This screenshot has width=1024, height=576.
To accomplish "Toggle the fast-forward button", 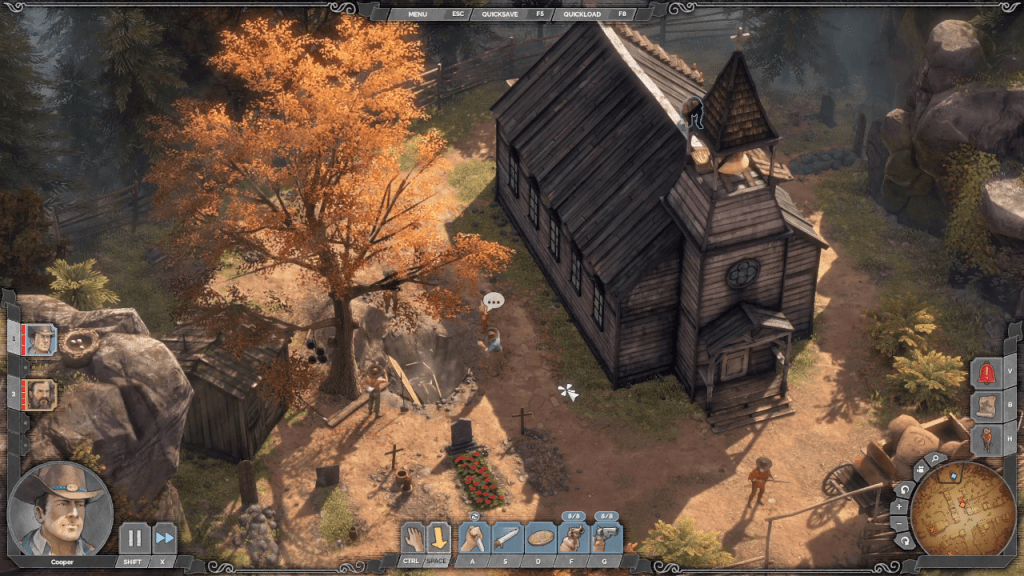I will [164, 538].
